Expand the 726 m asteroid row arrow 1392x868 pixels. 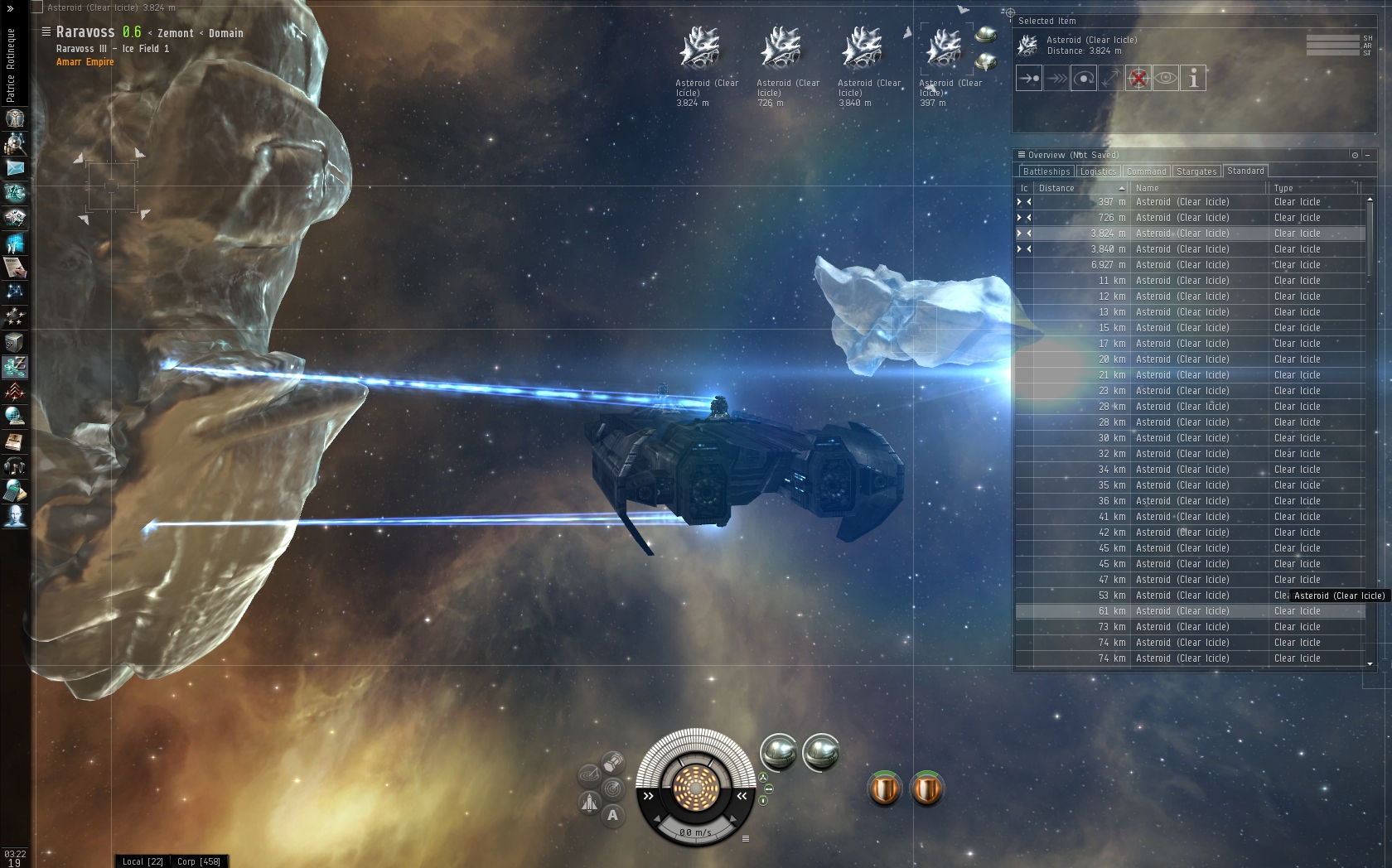1020,217
